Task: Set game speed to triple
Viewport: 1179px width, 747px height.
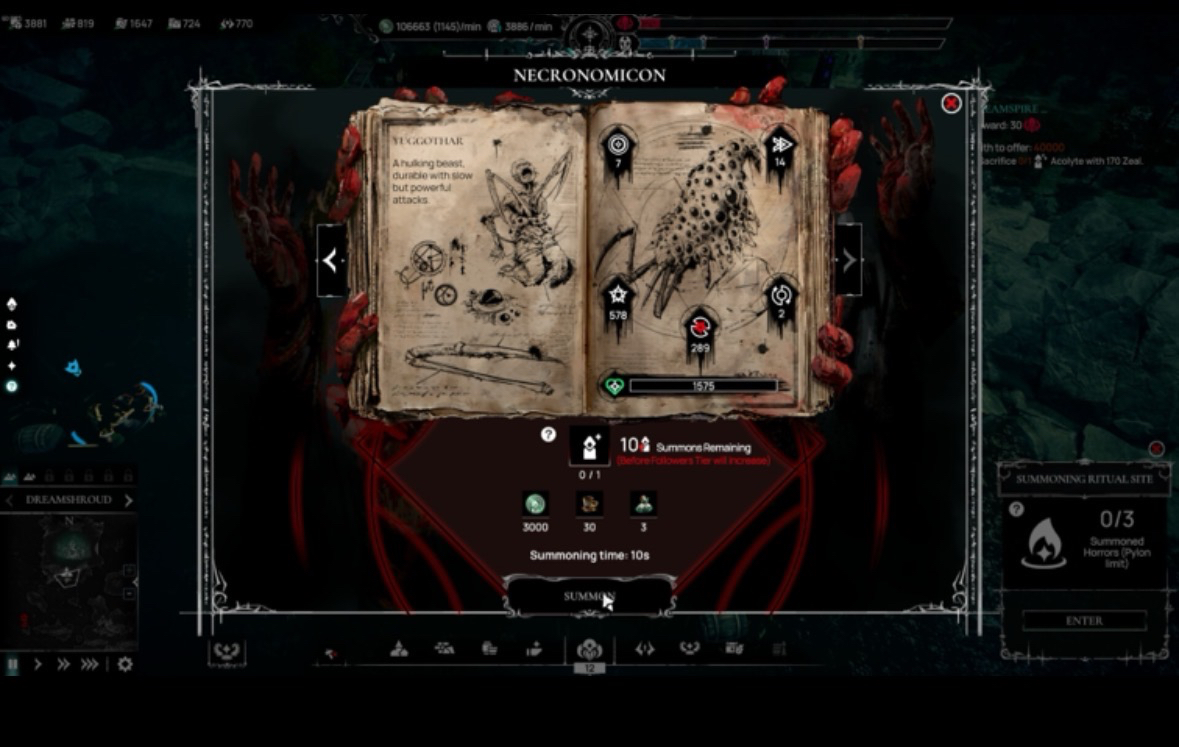Action: (90, 664)
